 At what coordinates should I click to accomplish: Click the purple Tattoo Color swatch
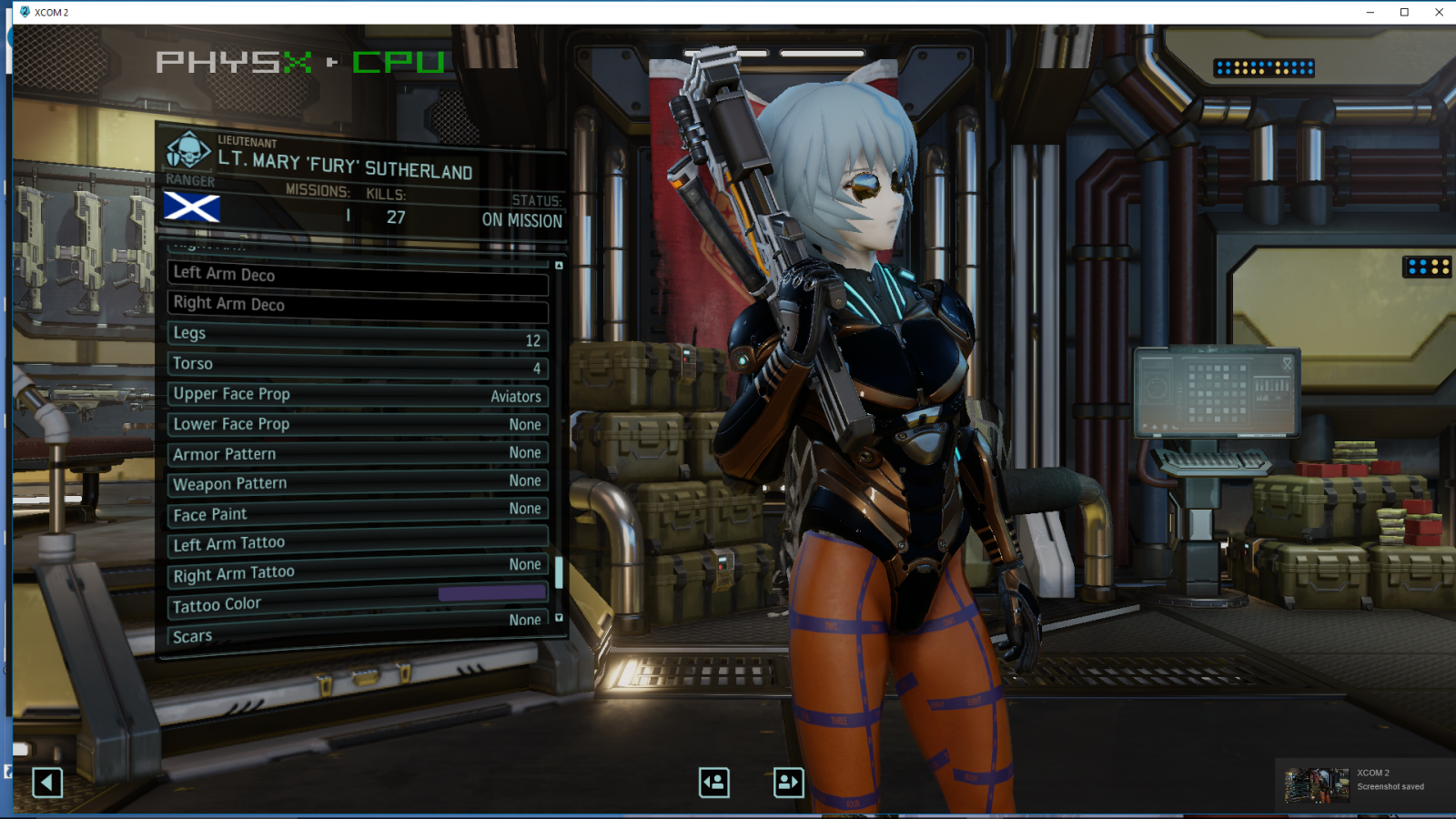click(492, 592)
